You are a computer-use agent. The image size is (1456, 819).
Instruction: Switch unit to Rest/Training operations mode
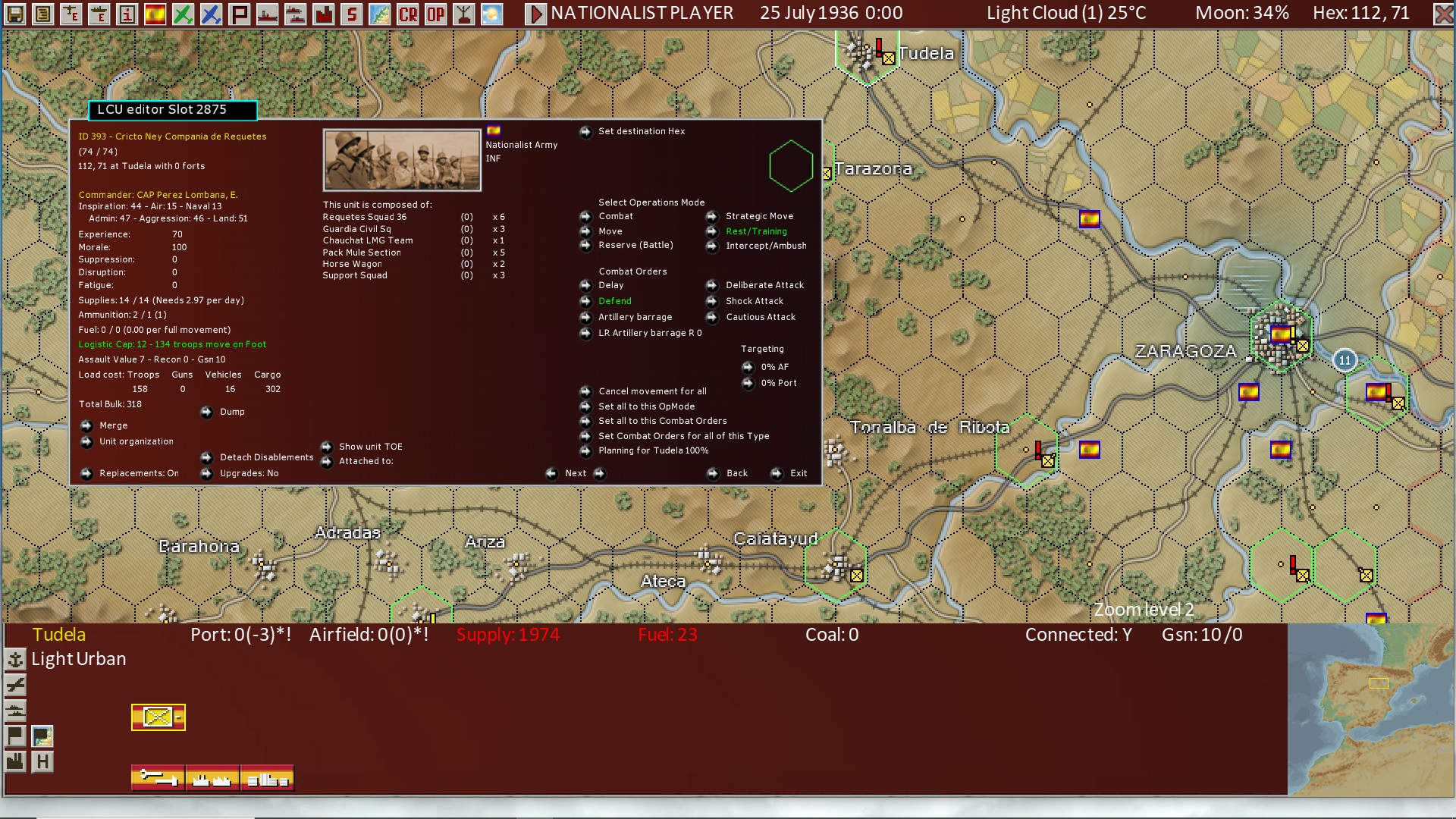[756, 231]
